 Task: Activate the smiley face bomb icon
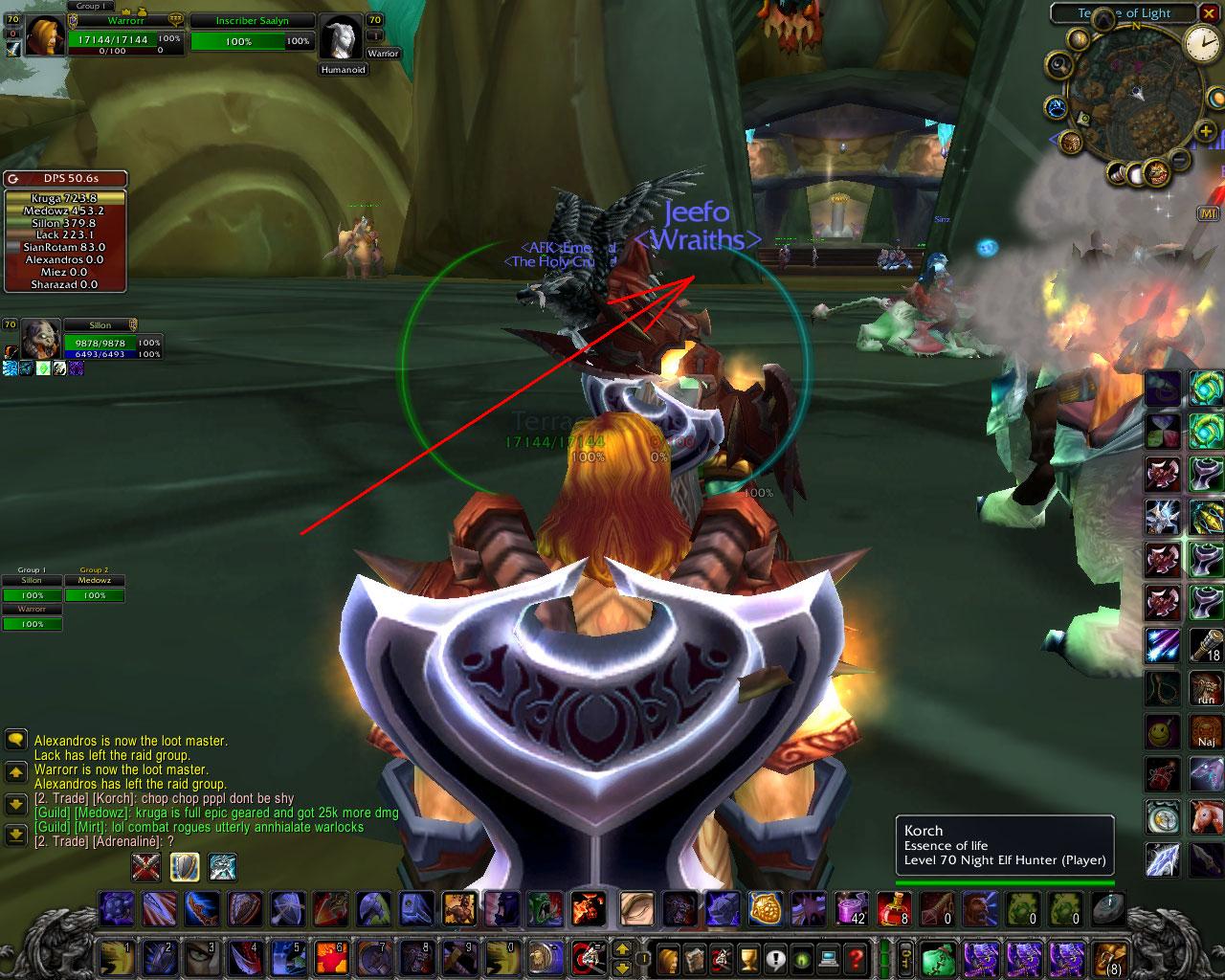coord(1163,732)
